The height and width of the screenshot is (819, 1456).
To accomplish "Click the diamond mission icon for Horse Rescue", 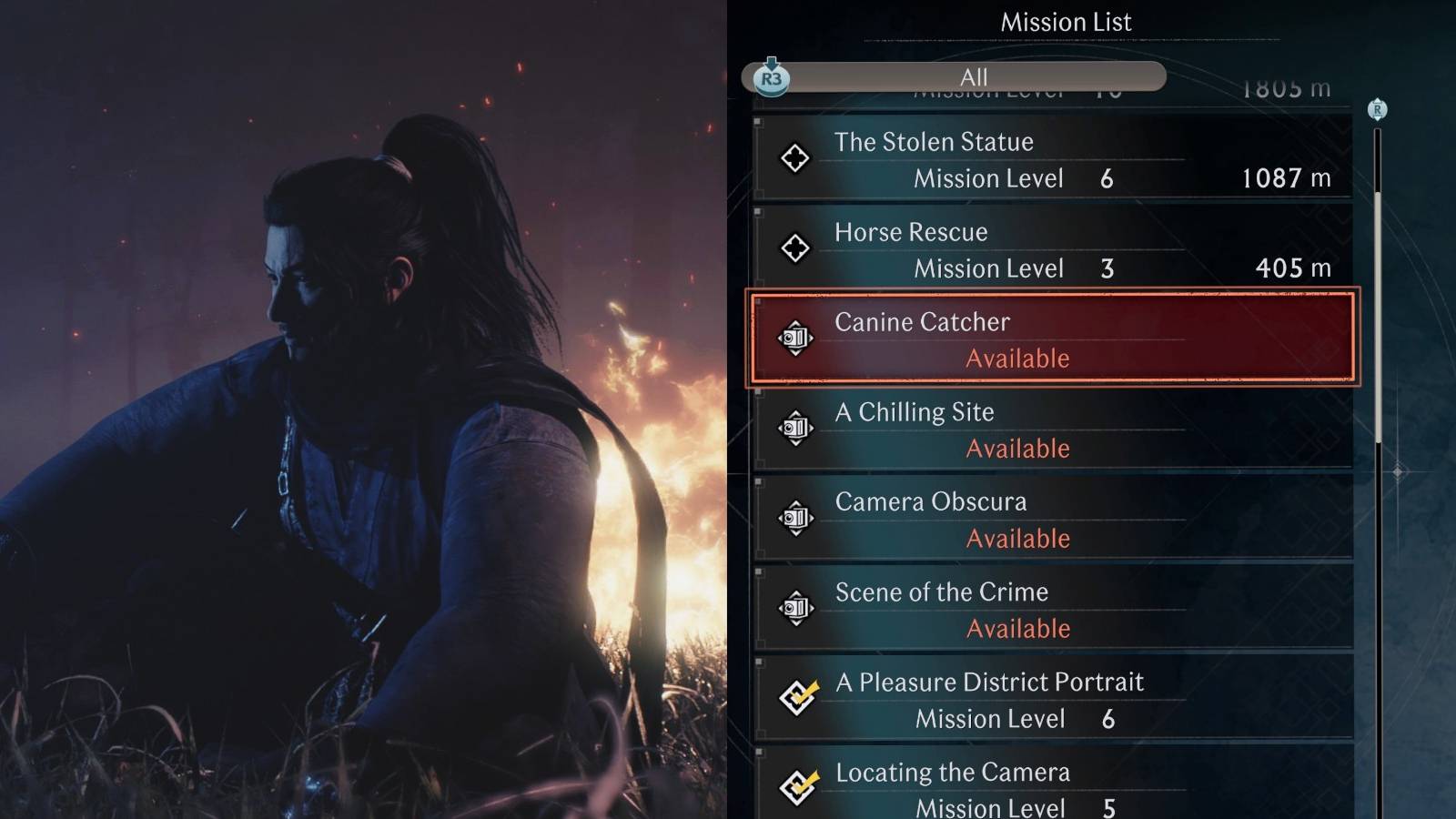I will (x=795, y=248).
